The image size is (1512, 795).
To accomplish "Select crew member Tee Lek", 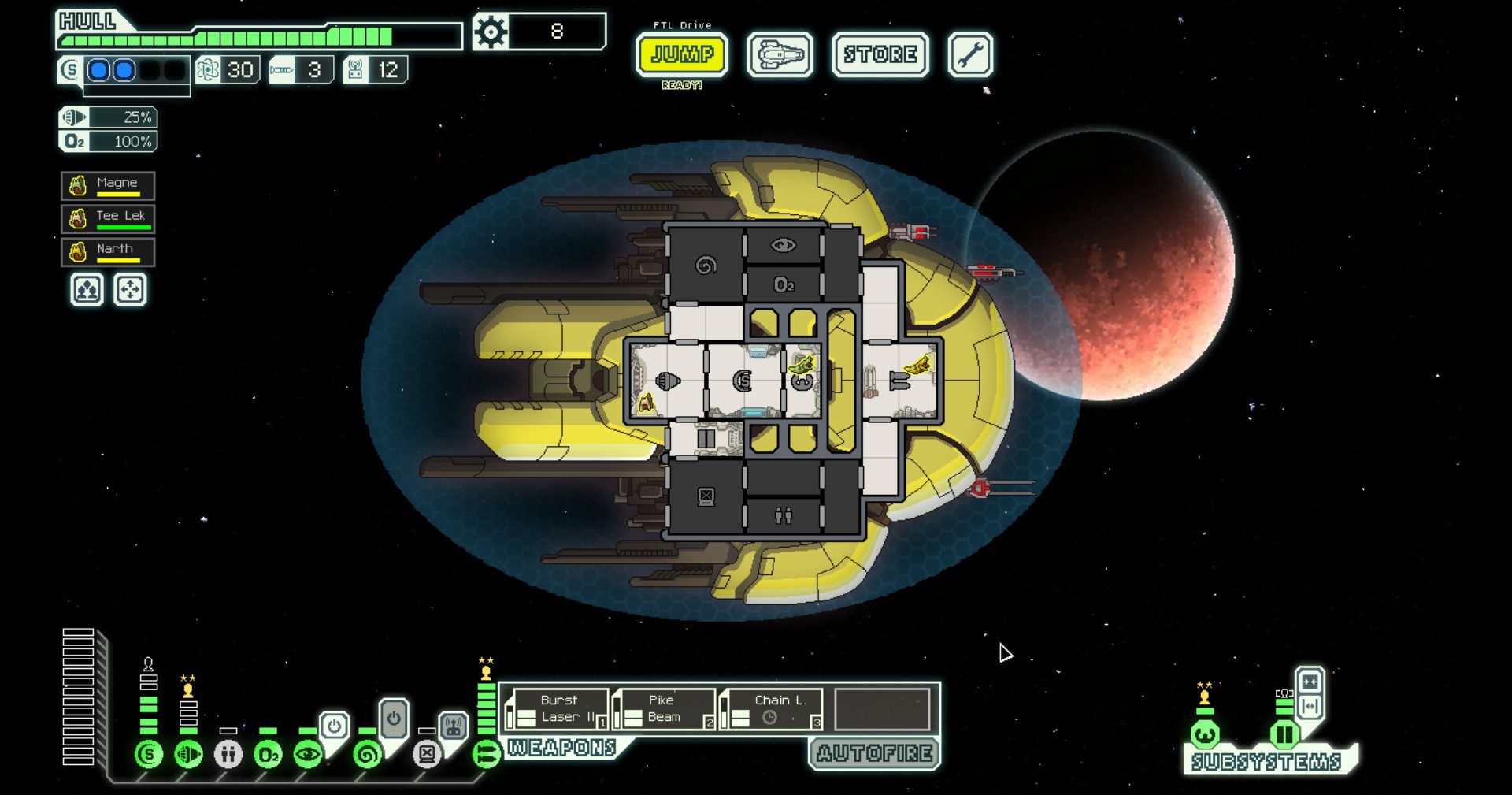I will click(108, 218).
